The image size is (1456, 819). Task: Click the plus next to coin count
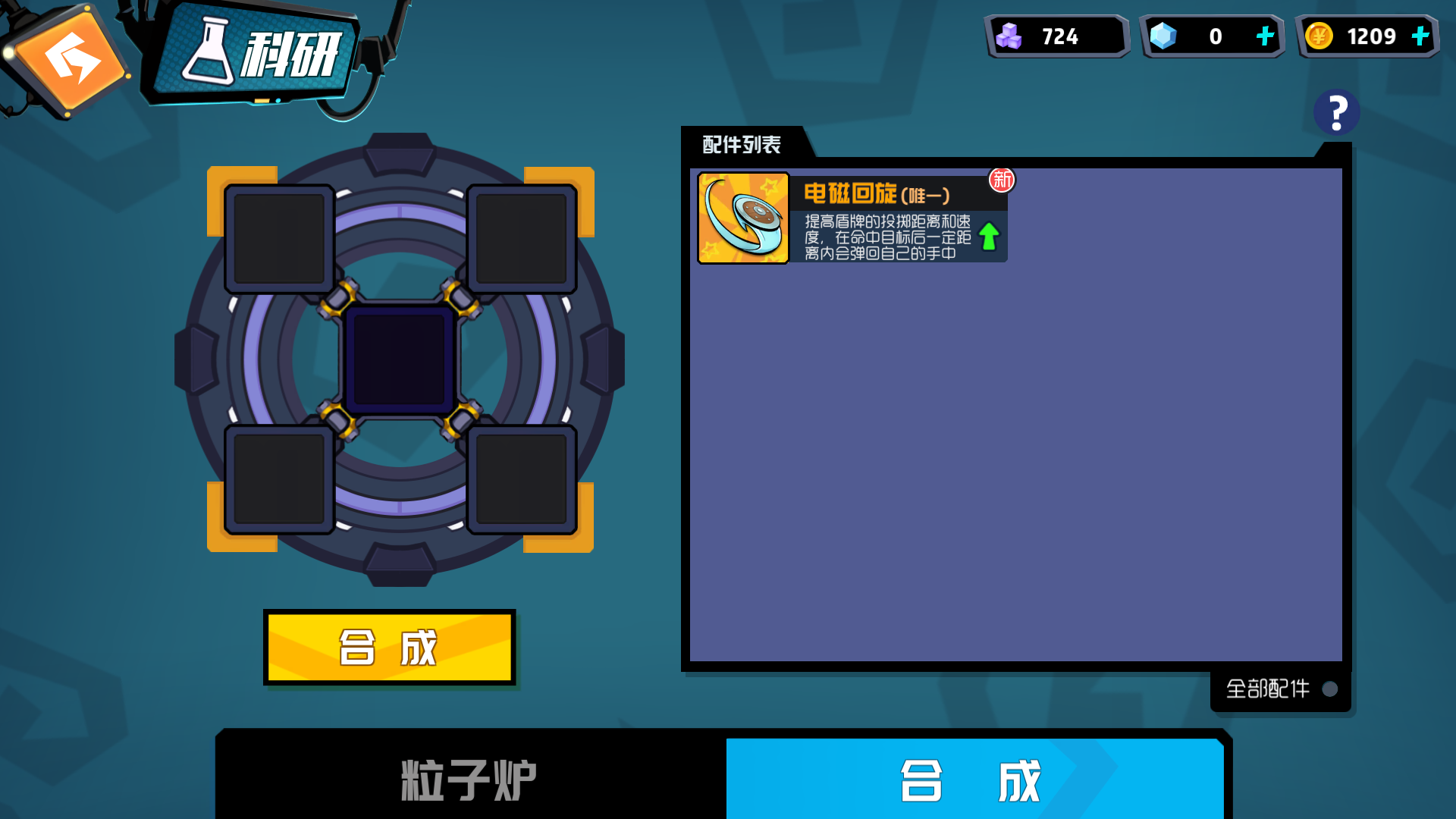1420,34
